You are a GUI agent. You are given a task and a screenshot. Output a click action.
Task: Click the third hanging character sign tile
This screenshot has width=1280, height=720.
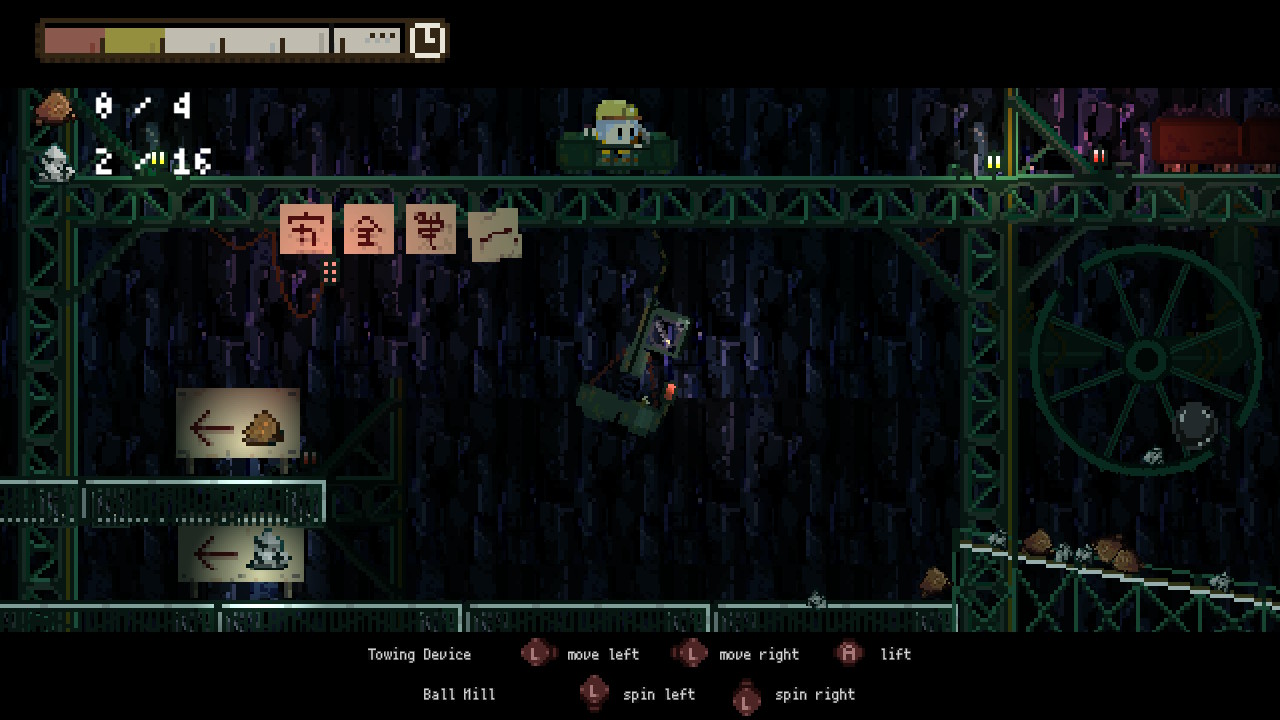431,228
